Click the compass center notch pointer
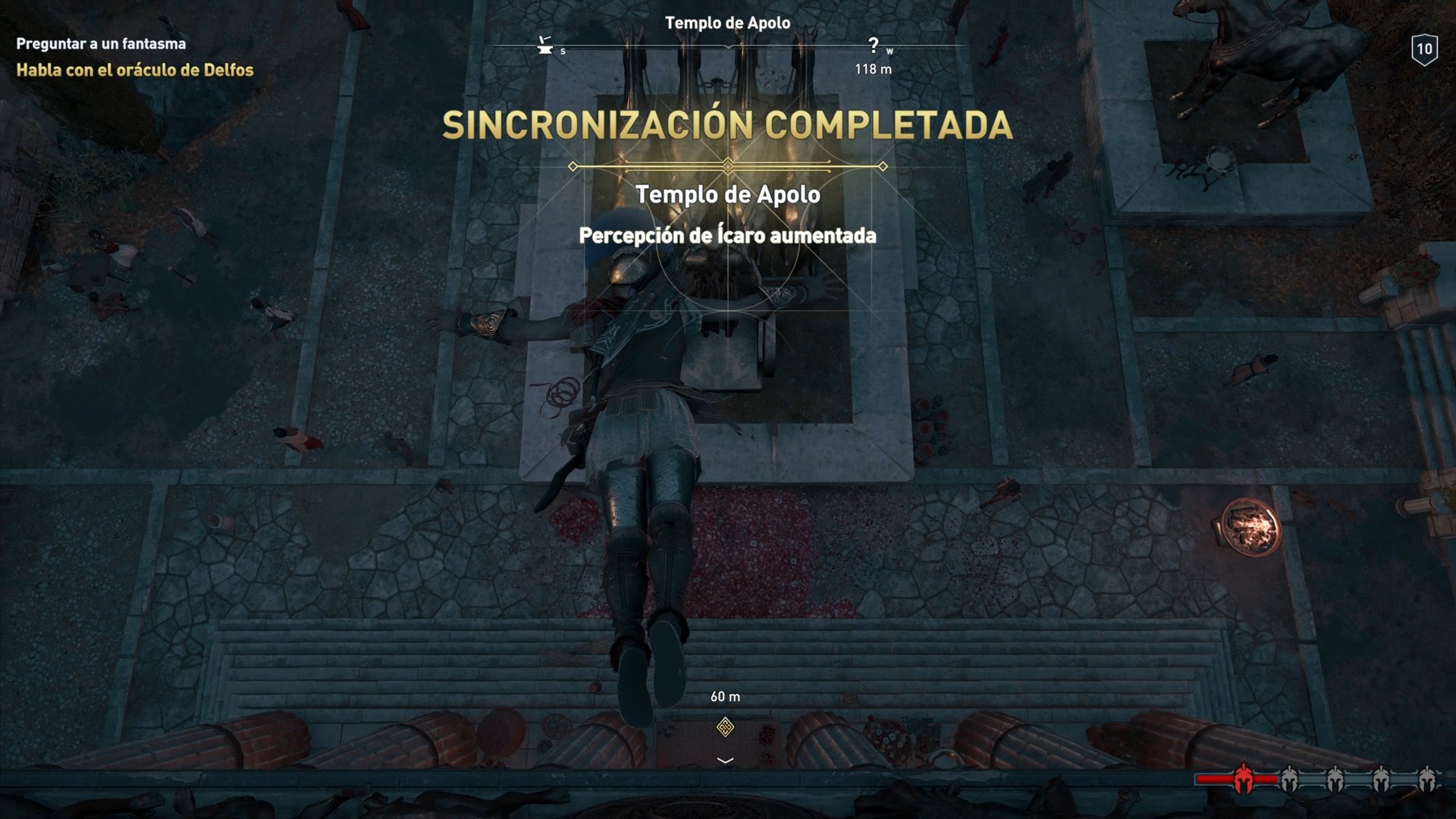The width and height of the screenshot is (1456, 819). point(728,47)
